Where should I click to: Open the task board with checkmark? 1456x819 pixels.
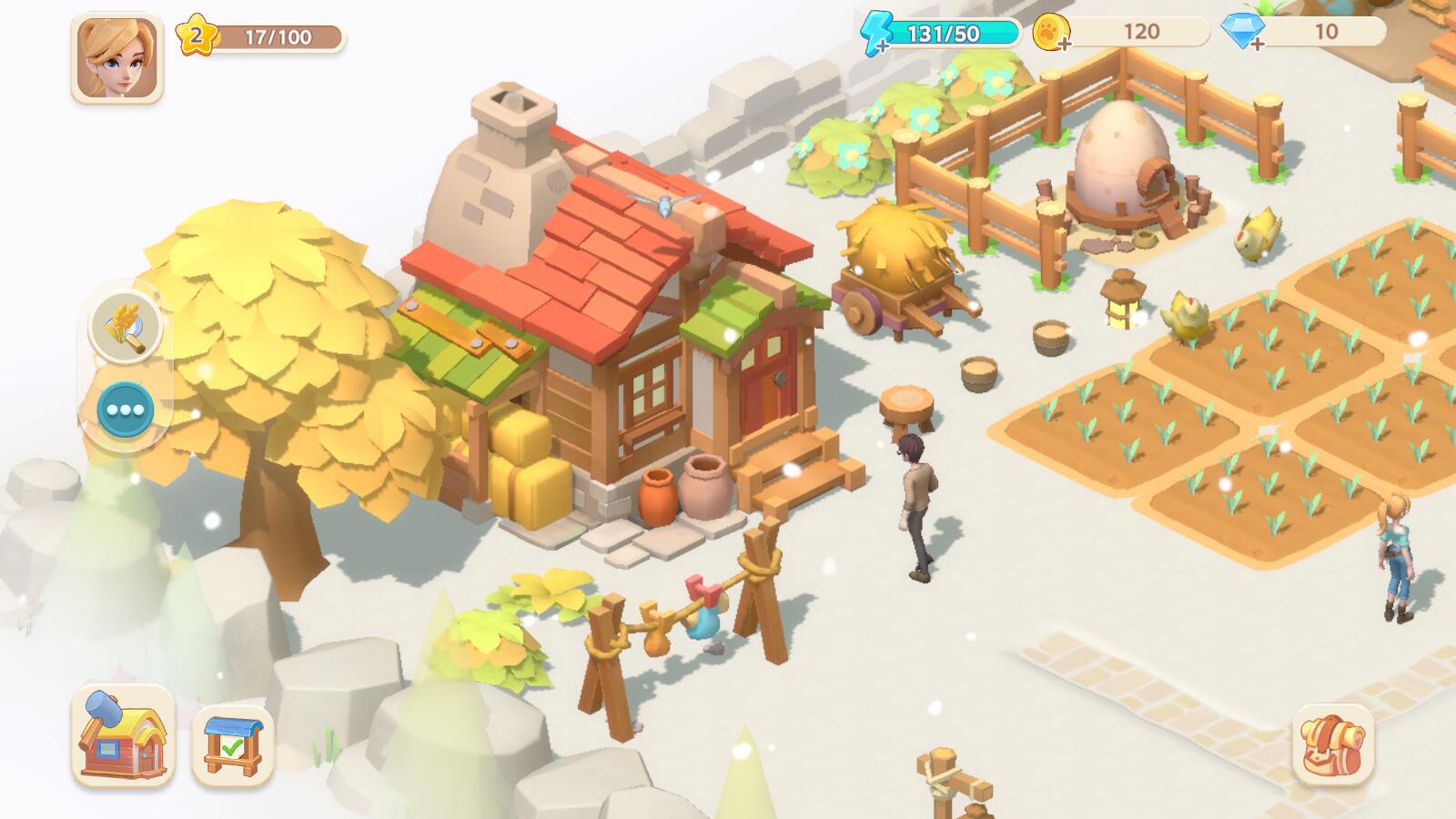233,745
